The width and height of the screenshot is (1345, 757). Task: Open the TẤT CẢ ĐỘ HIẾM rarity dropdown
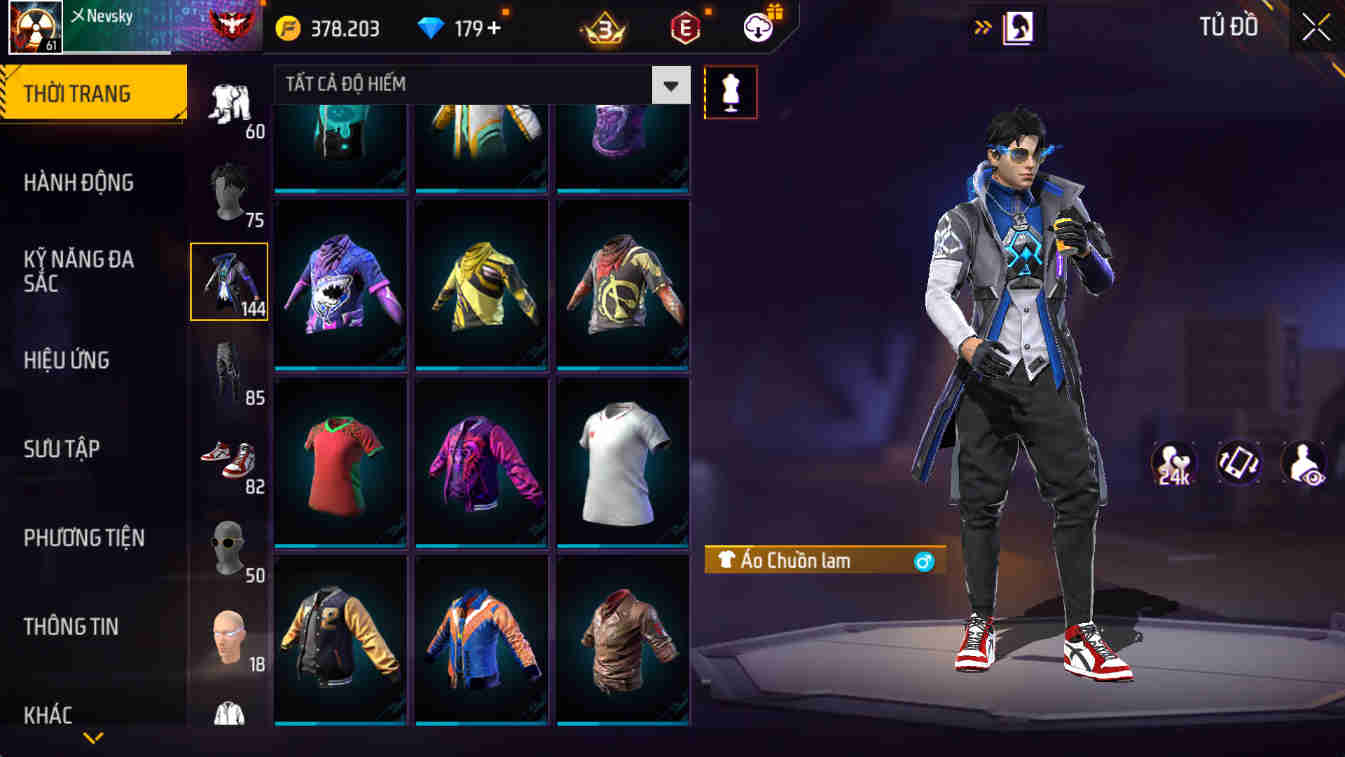[x=670, y=85]
